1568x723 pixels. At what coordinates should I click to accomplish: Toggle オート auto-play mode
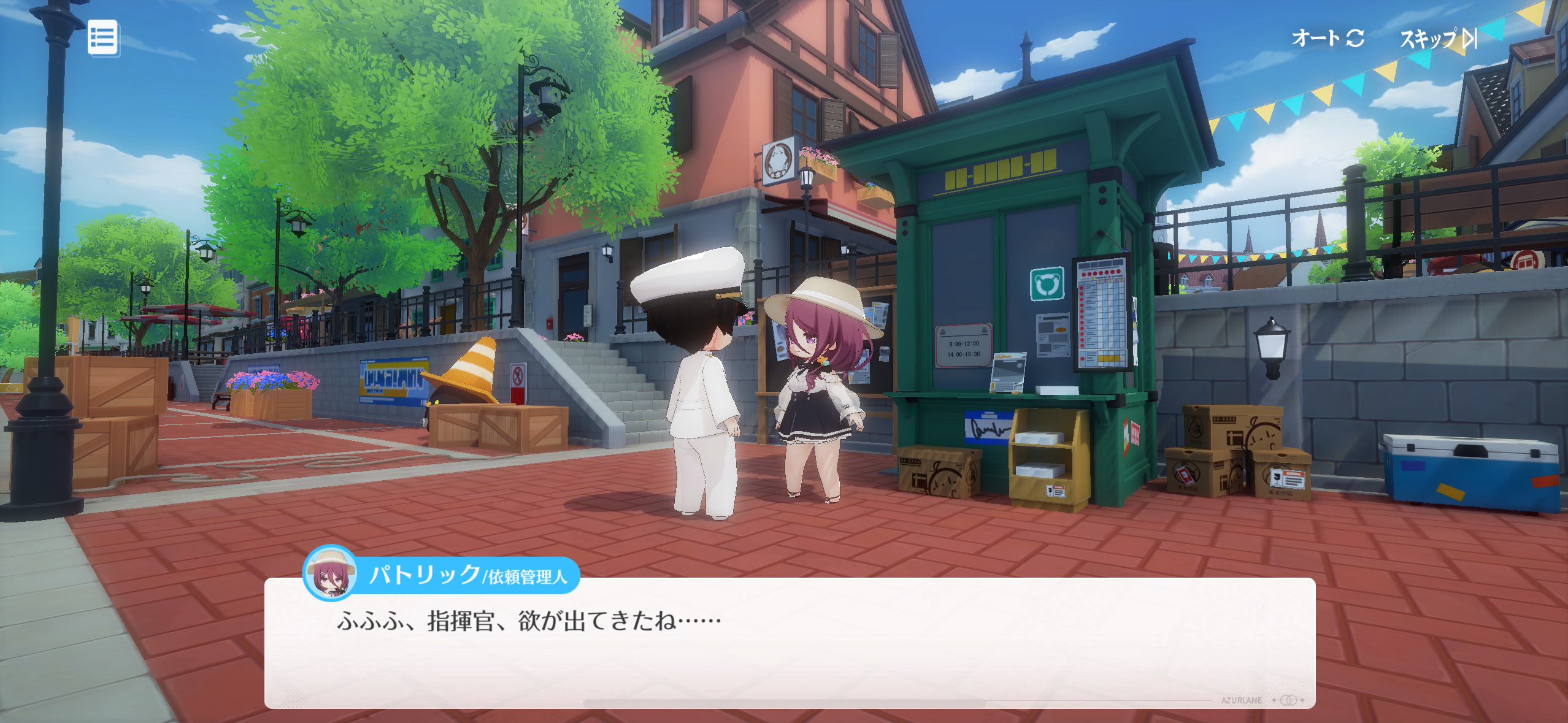click(1327, 38)
